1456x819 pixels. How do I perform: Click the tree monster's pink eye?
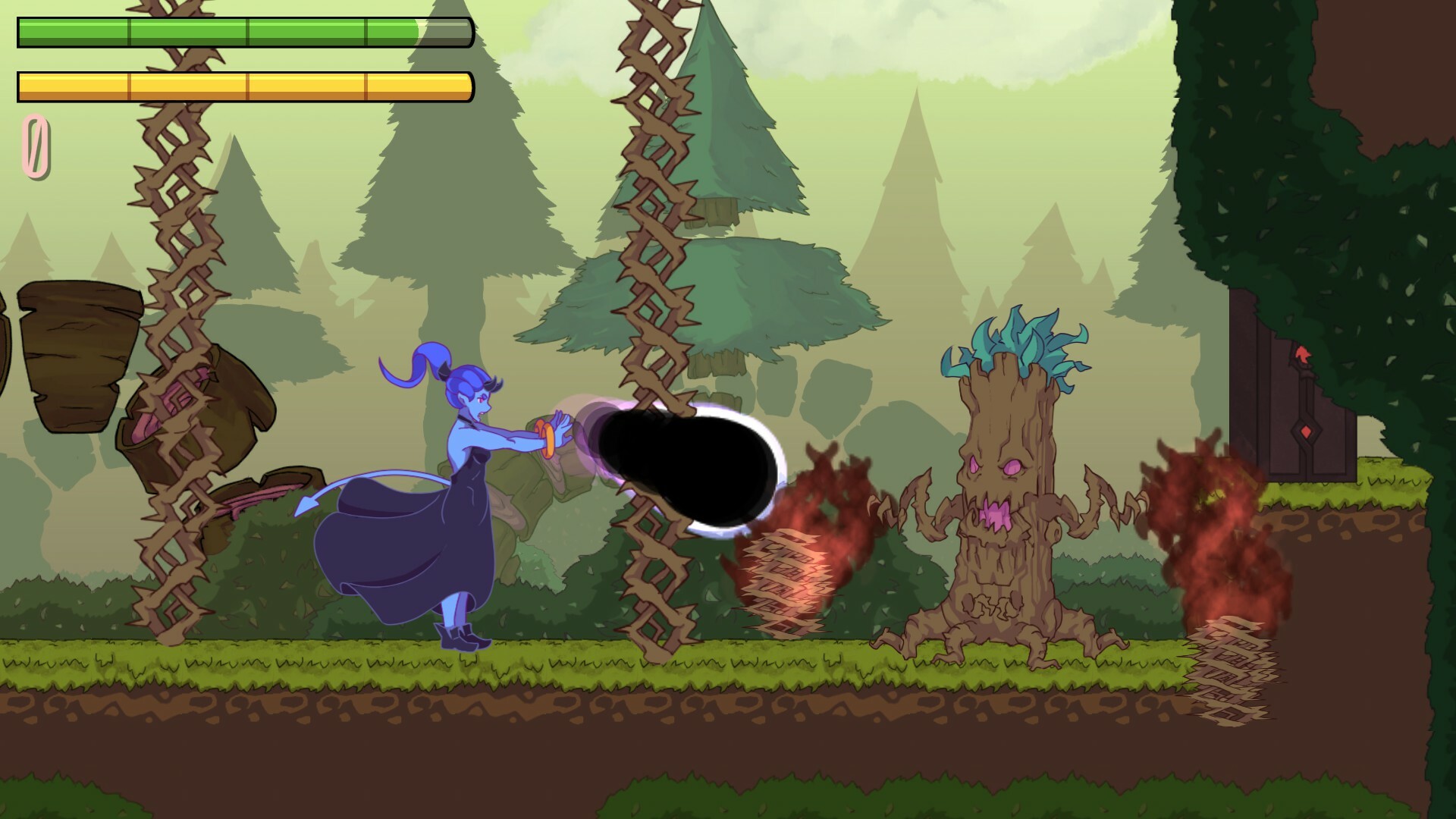(x=1012, y=469)
